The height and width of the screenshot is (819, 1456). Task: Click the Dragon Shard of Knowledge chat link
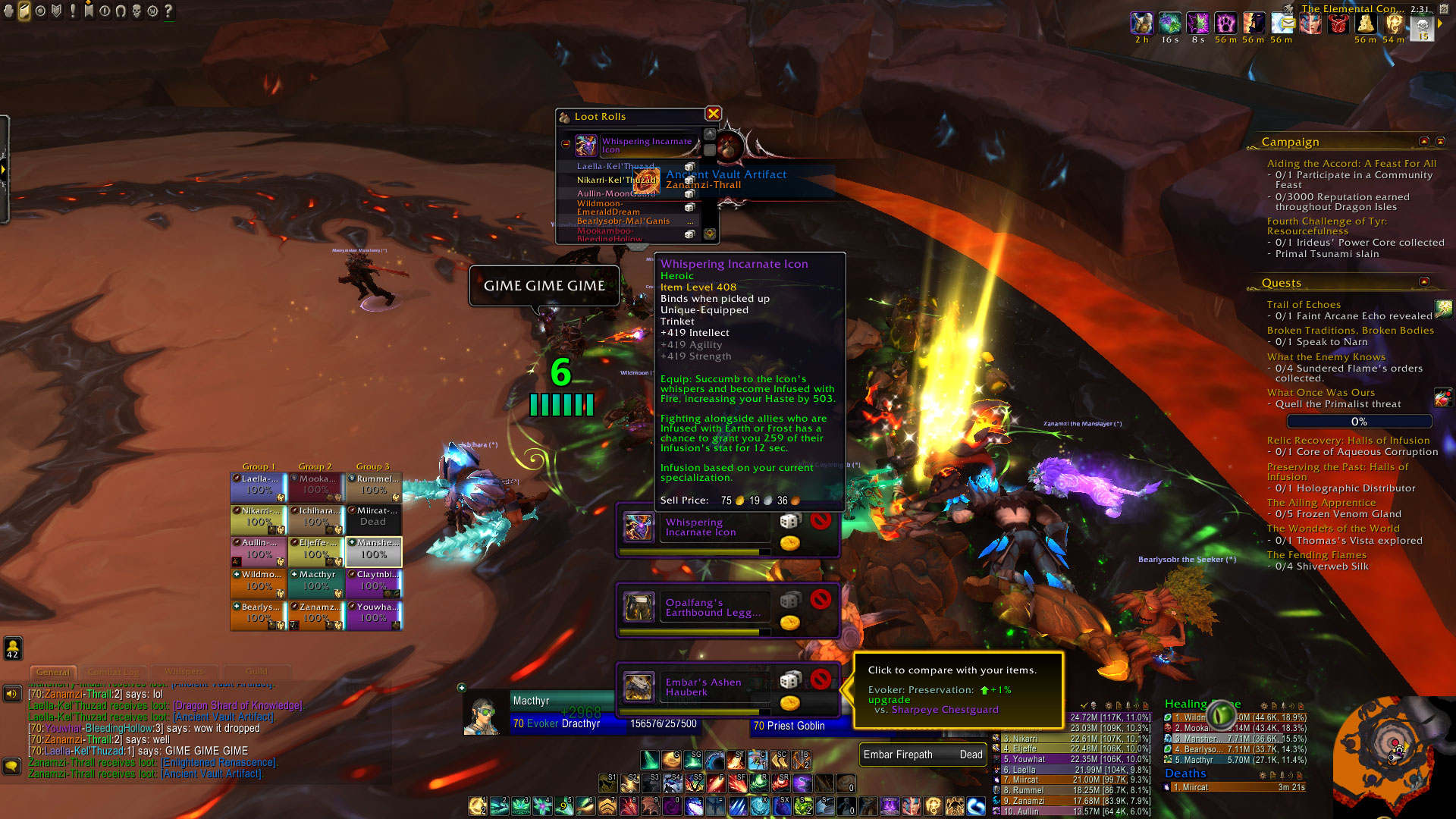click(238, 706)
